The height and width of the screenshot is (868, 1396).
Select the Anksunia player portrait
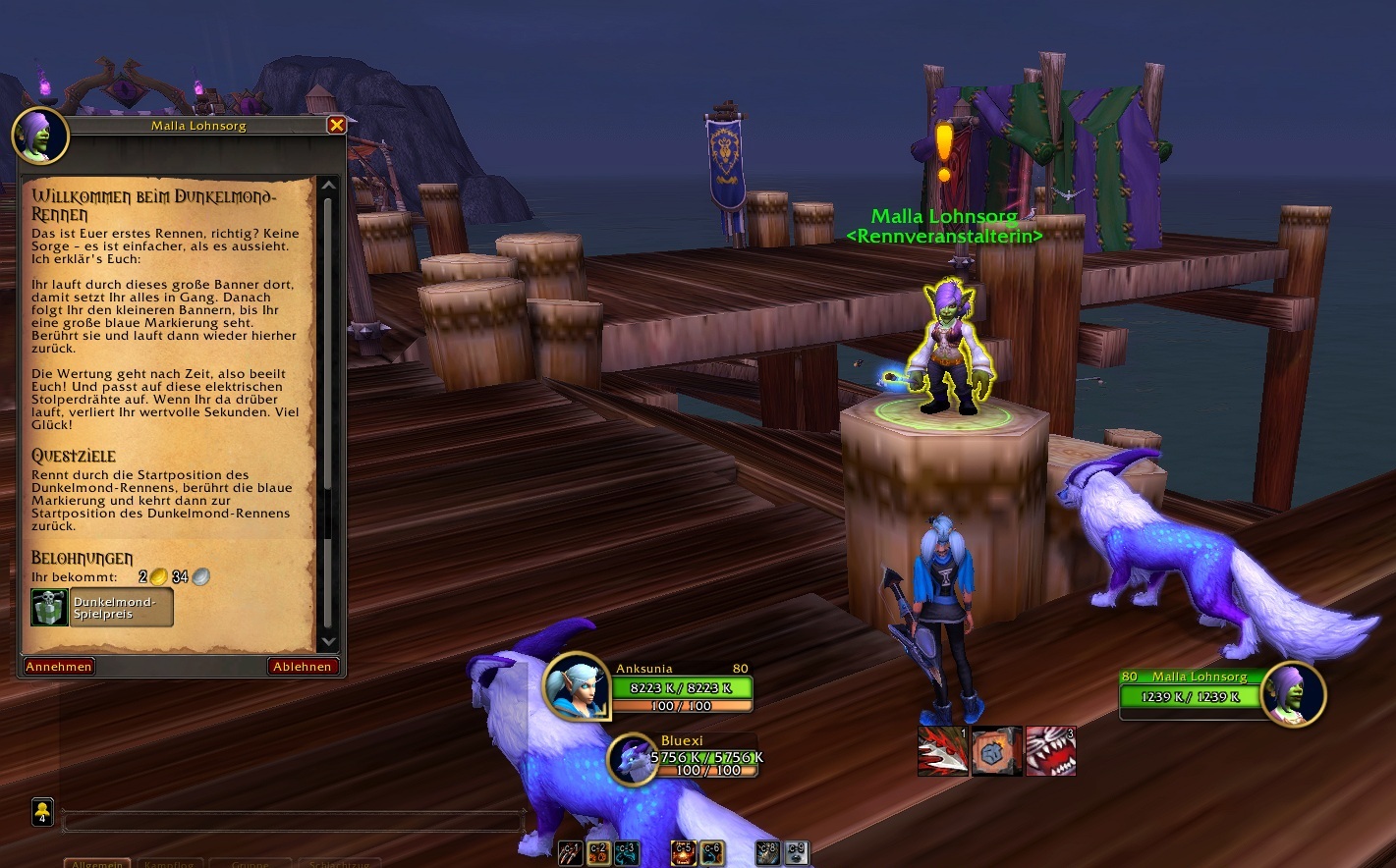(x=576, y=686)
